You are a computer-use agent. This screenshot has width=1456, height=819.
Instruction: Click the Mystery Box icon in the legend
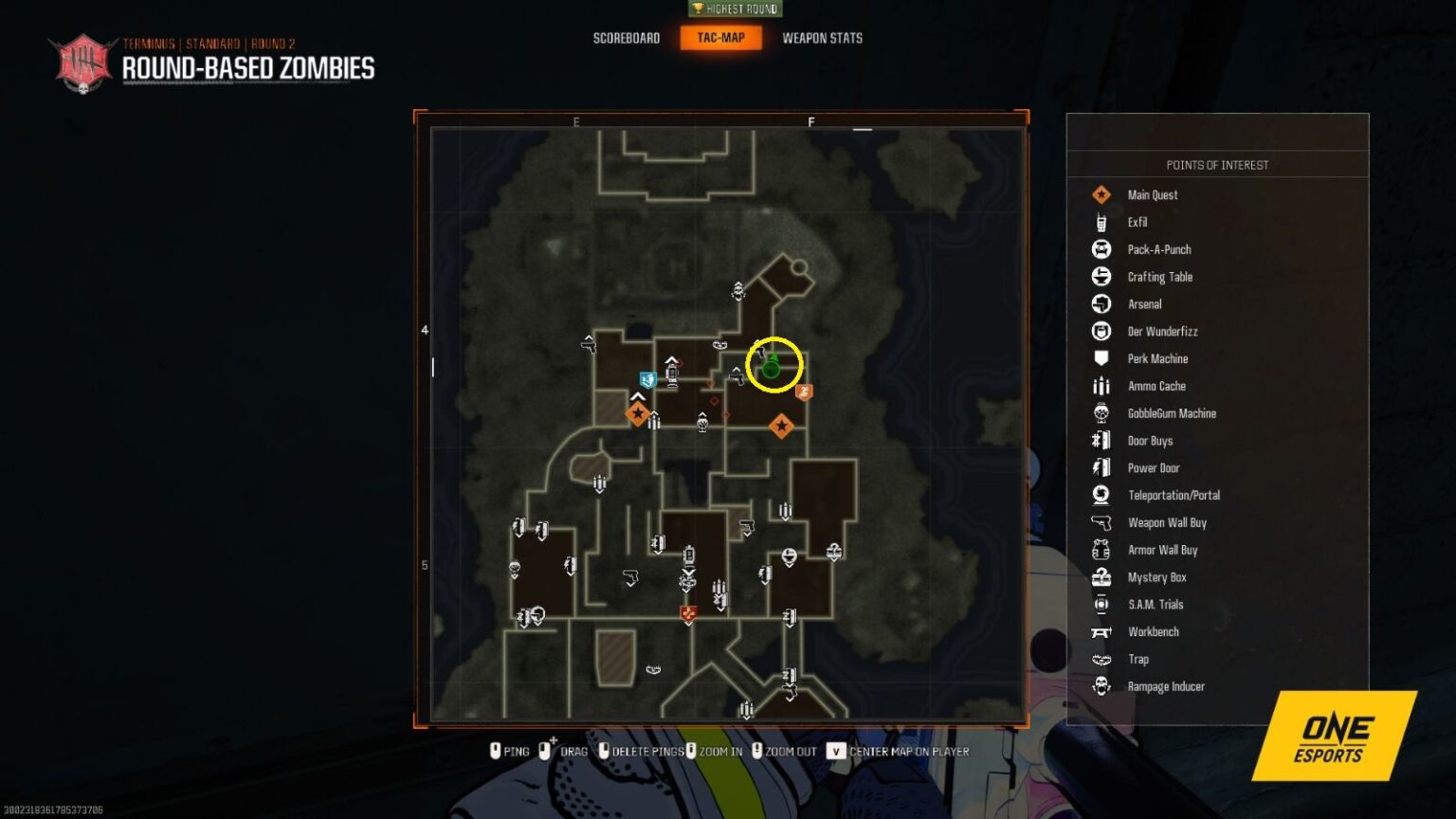1101,576
